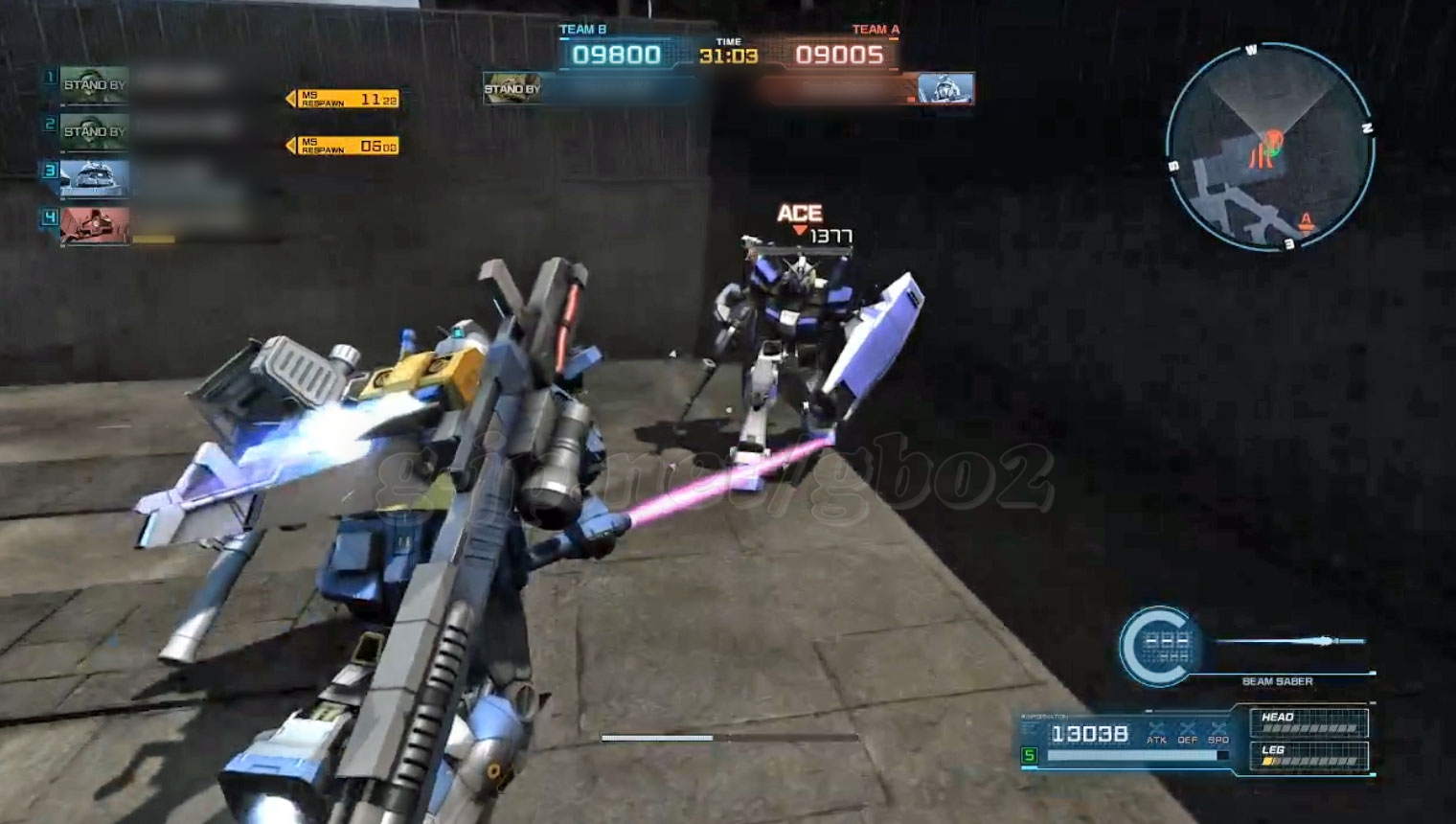Click the A point marker on the radar
The image size is (1456, 824).
(x=1305, y=221)
